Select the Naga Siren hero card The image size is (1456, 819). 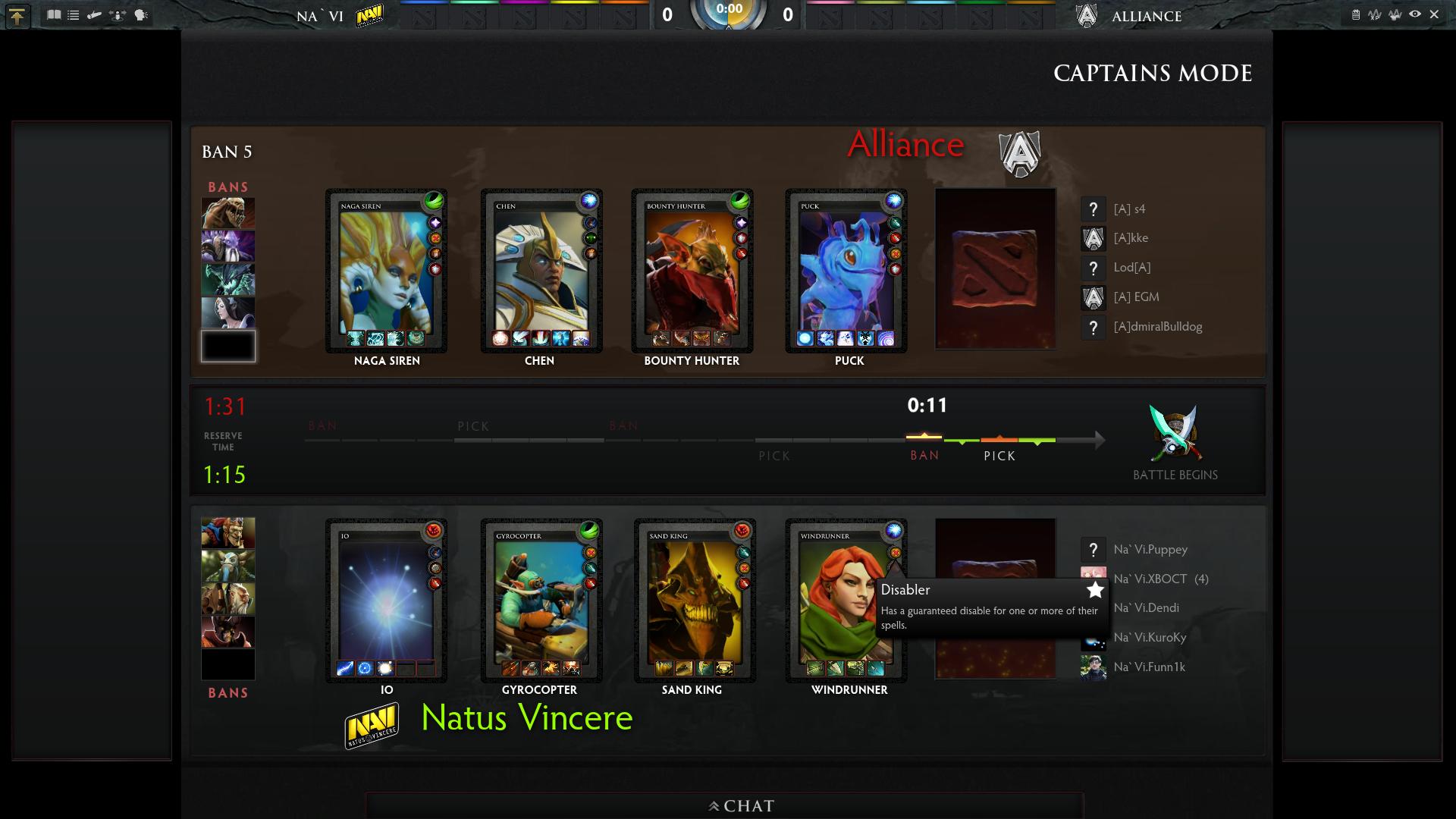386,271
